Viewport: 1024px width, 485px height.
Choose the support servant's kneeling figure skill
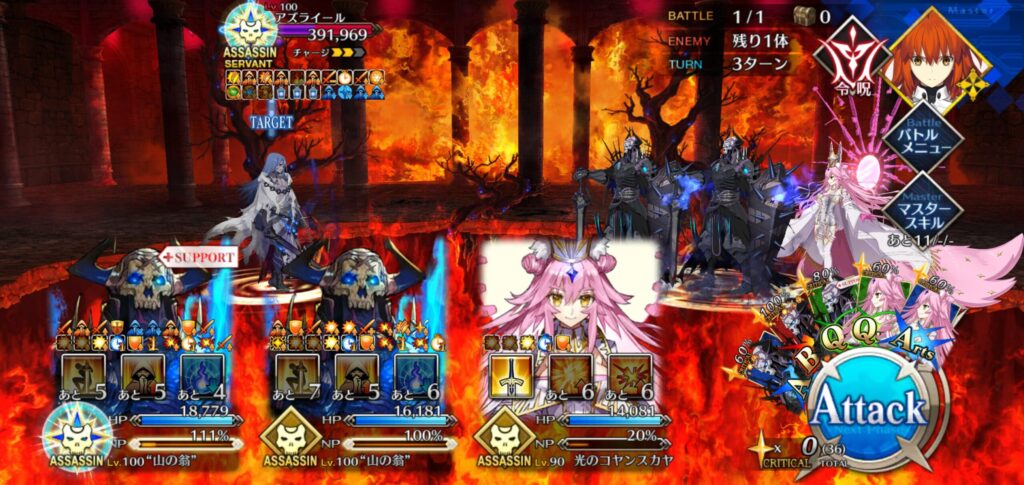pos(85,377)
